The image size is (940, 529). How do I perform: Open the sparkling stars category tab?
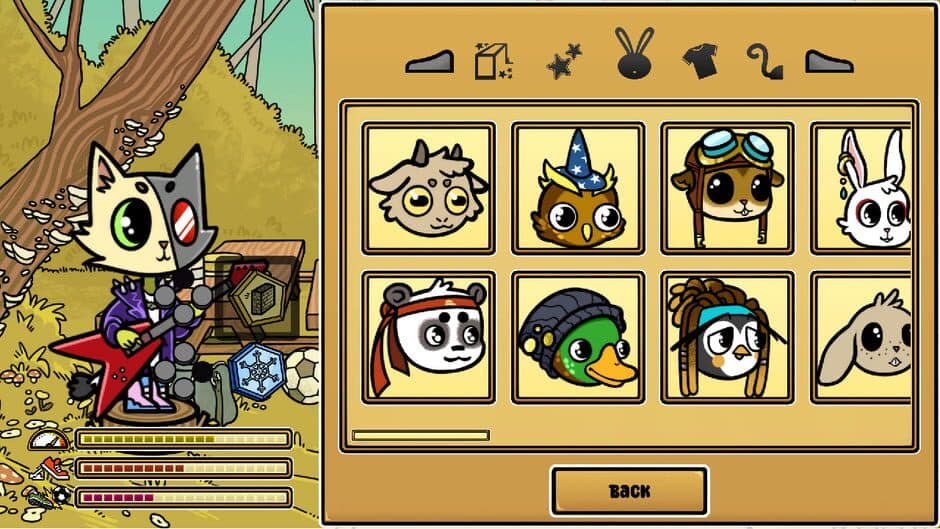click(x=565, y=62)
